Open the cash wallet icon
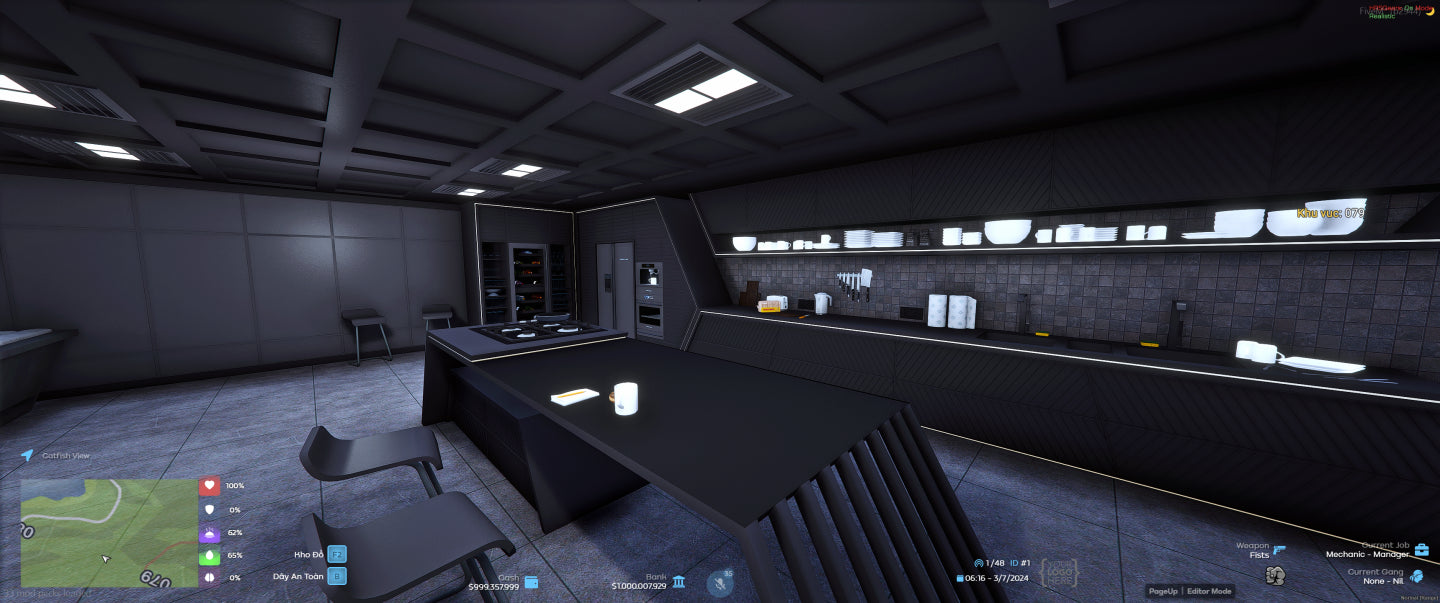 pyautogui.click(x=531, y=582)
